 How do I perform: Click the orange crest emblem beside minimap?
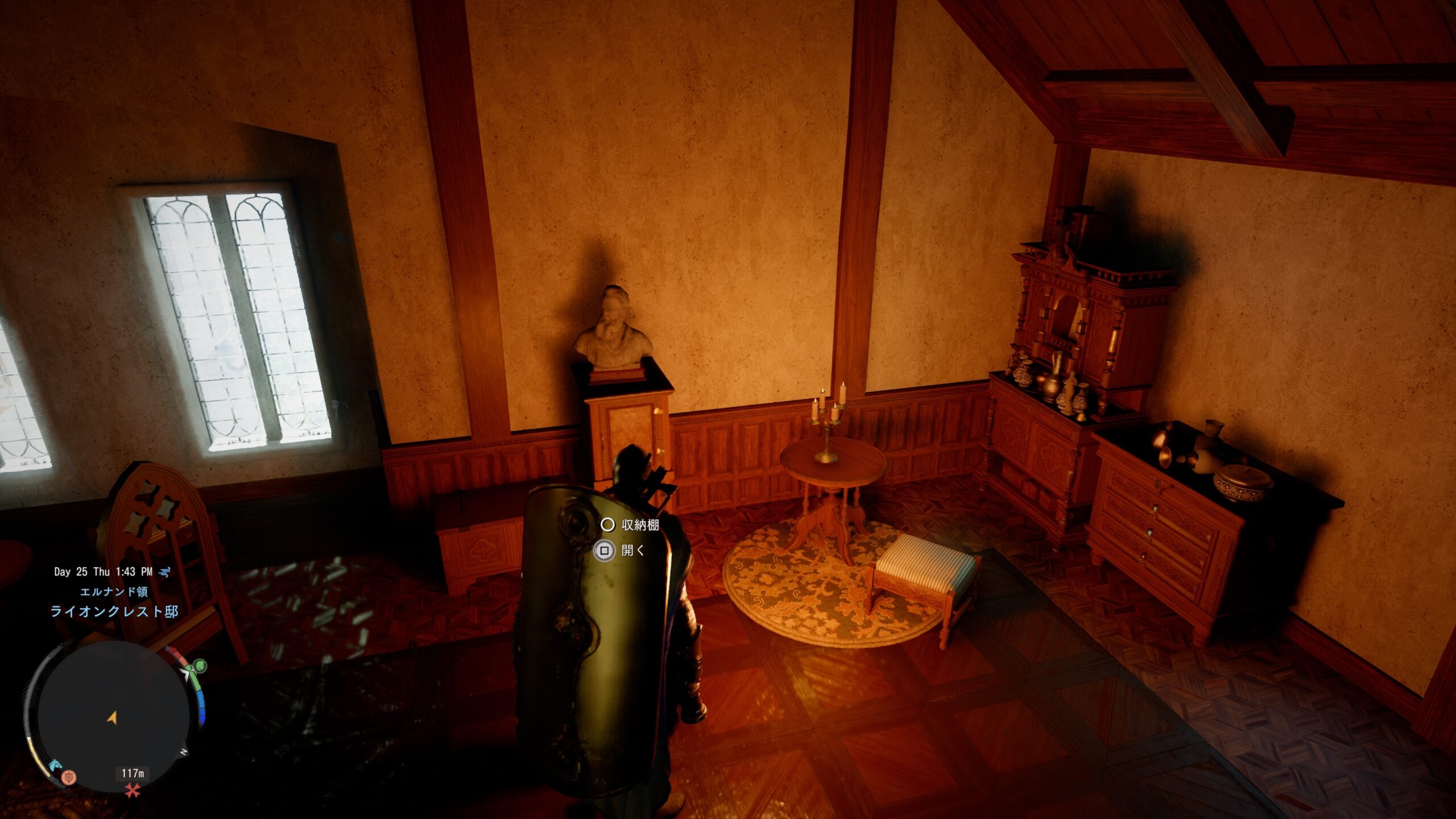pos(69,777)
